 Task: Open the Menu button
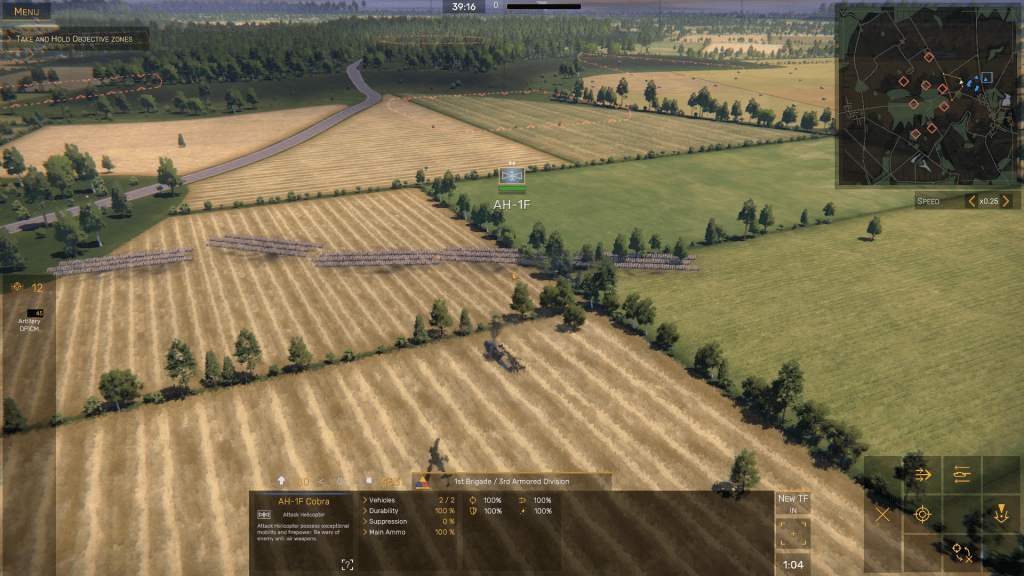26,12
